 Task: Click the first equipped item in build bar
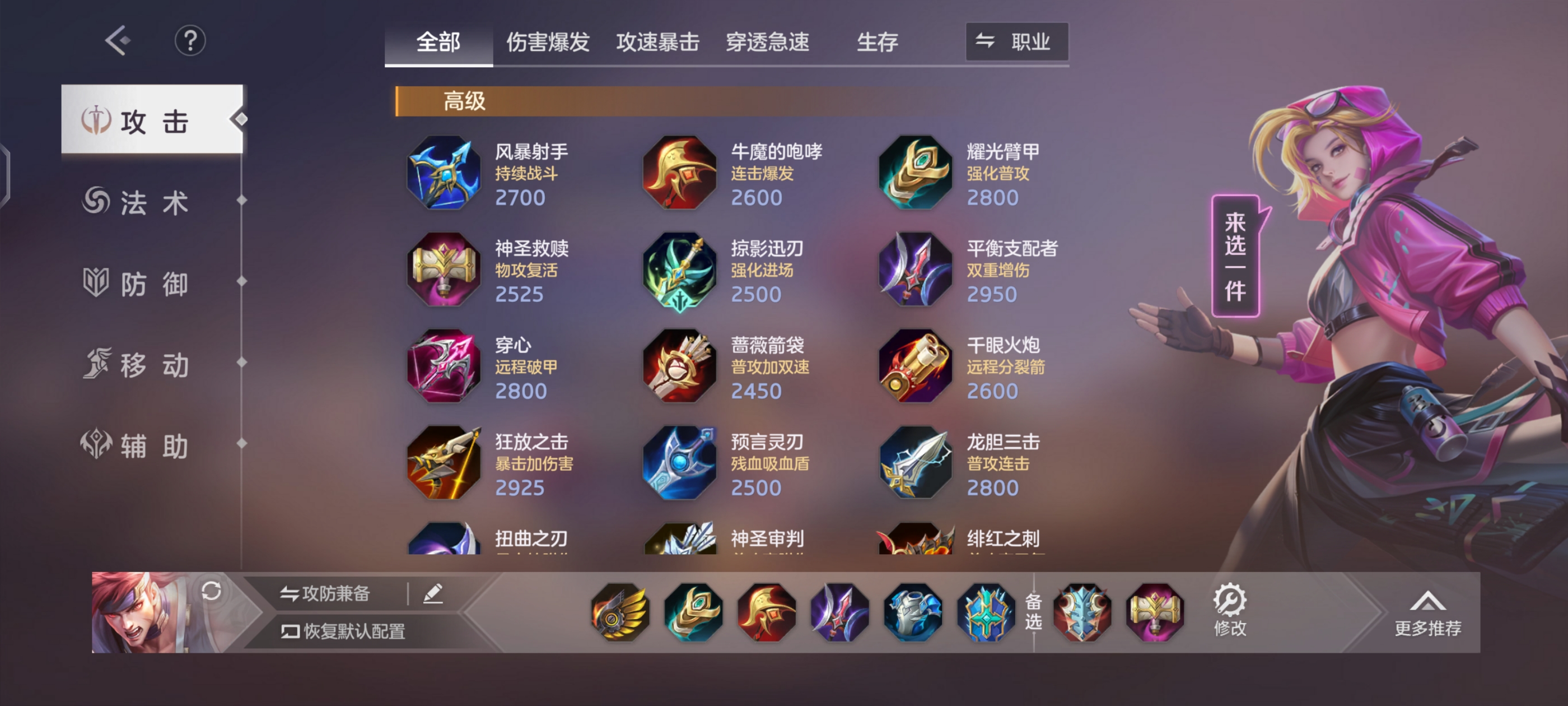[x=620, y=612]
